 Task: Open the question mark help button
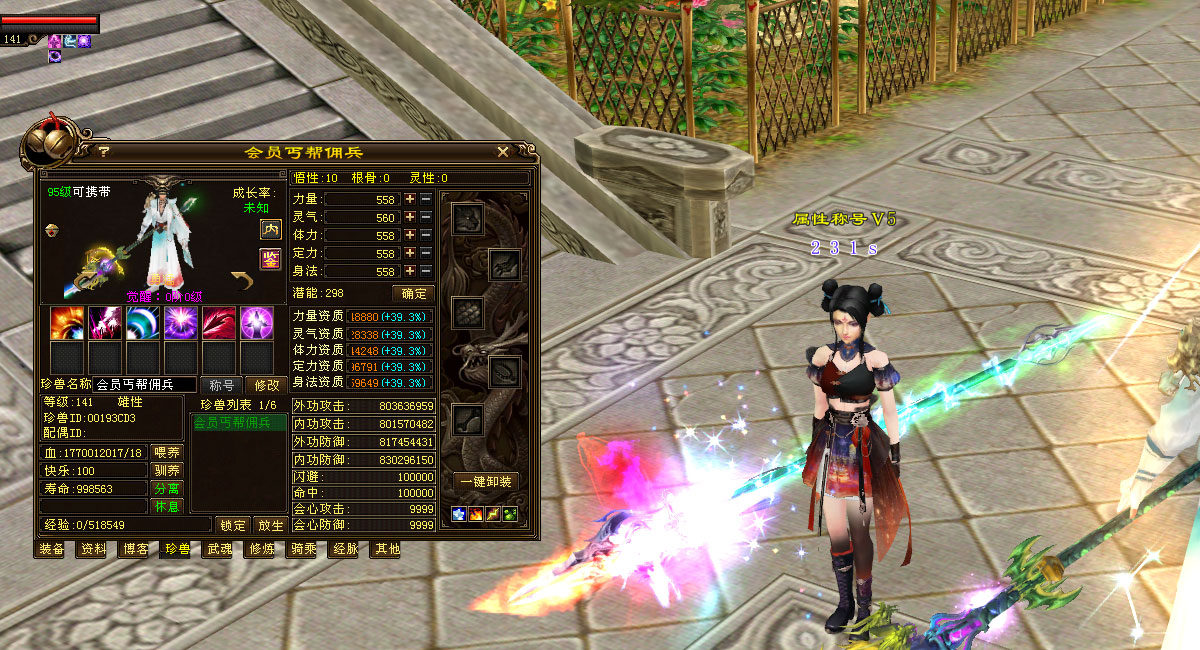coord(103,152)
